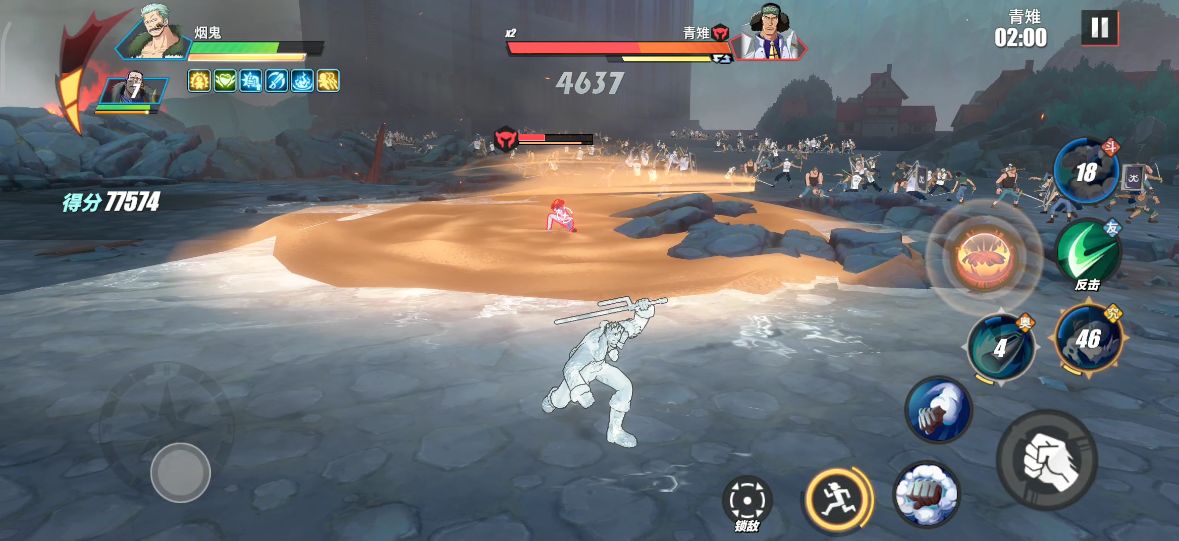Image resolution: width=1179 pixels, height=541 pixels.
Task: Select the skill showing cooldown 46
Action: click(x=1087, y=339)
